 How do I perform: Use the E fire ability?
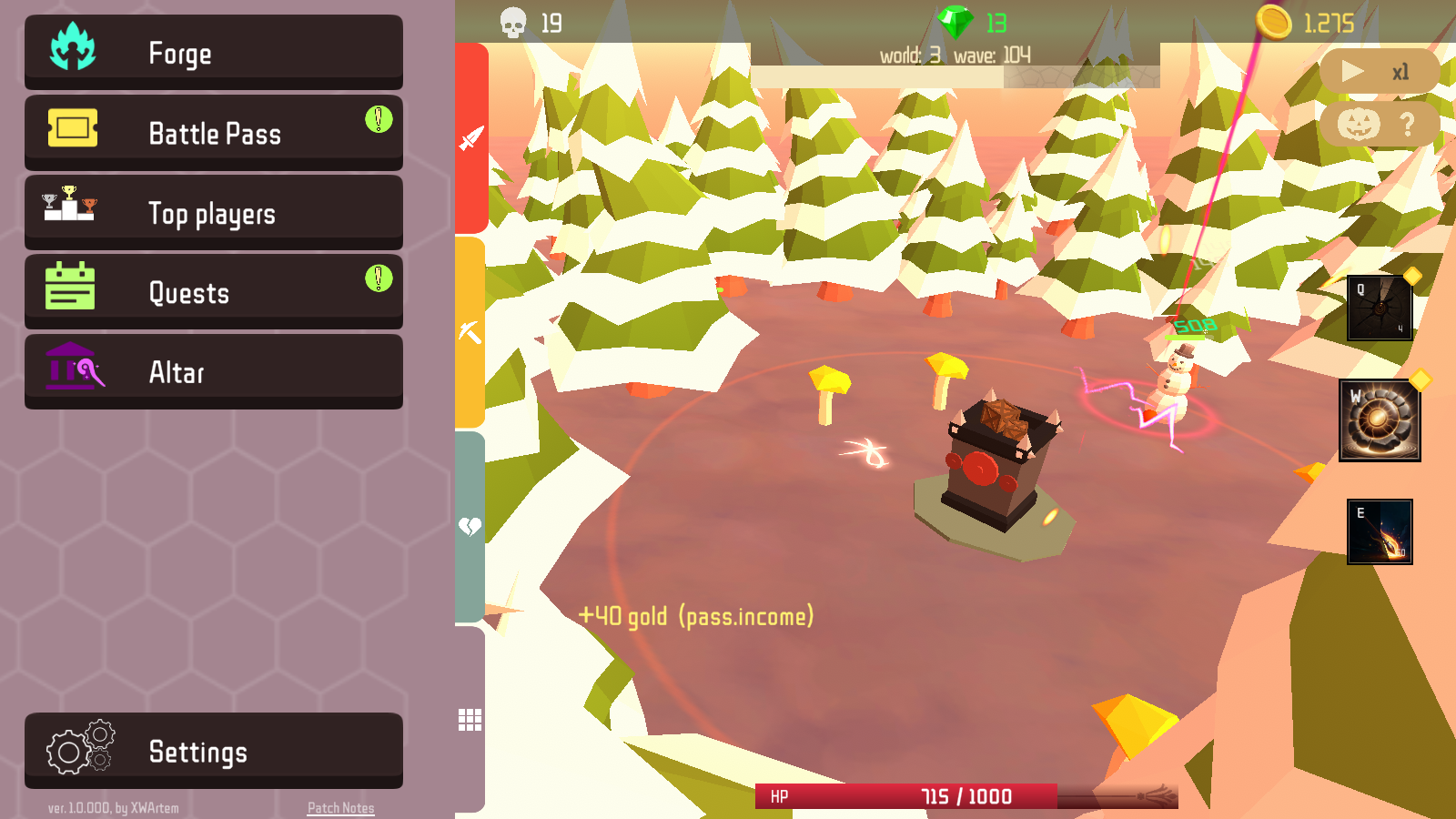tap(1380, 531)
